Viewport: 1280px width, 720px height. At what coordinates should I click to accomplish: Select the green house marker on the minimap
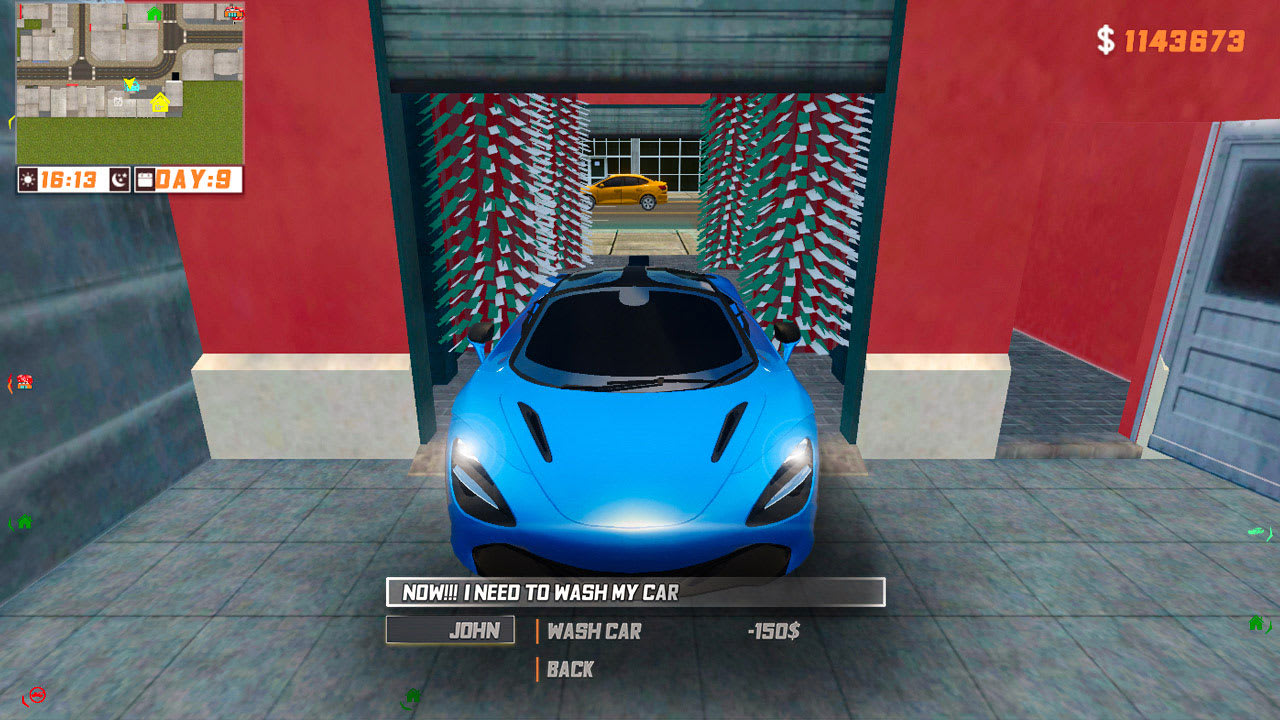point(154,14)
